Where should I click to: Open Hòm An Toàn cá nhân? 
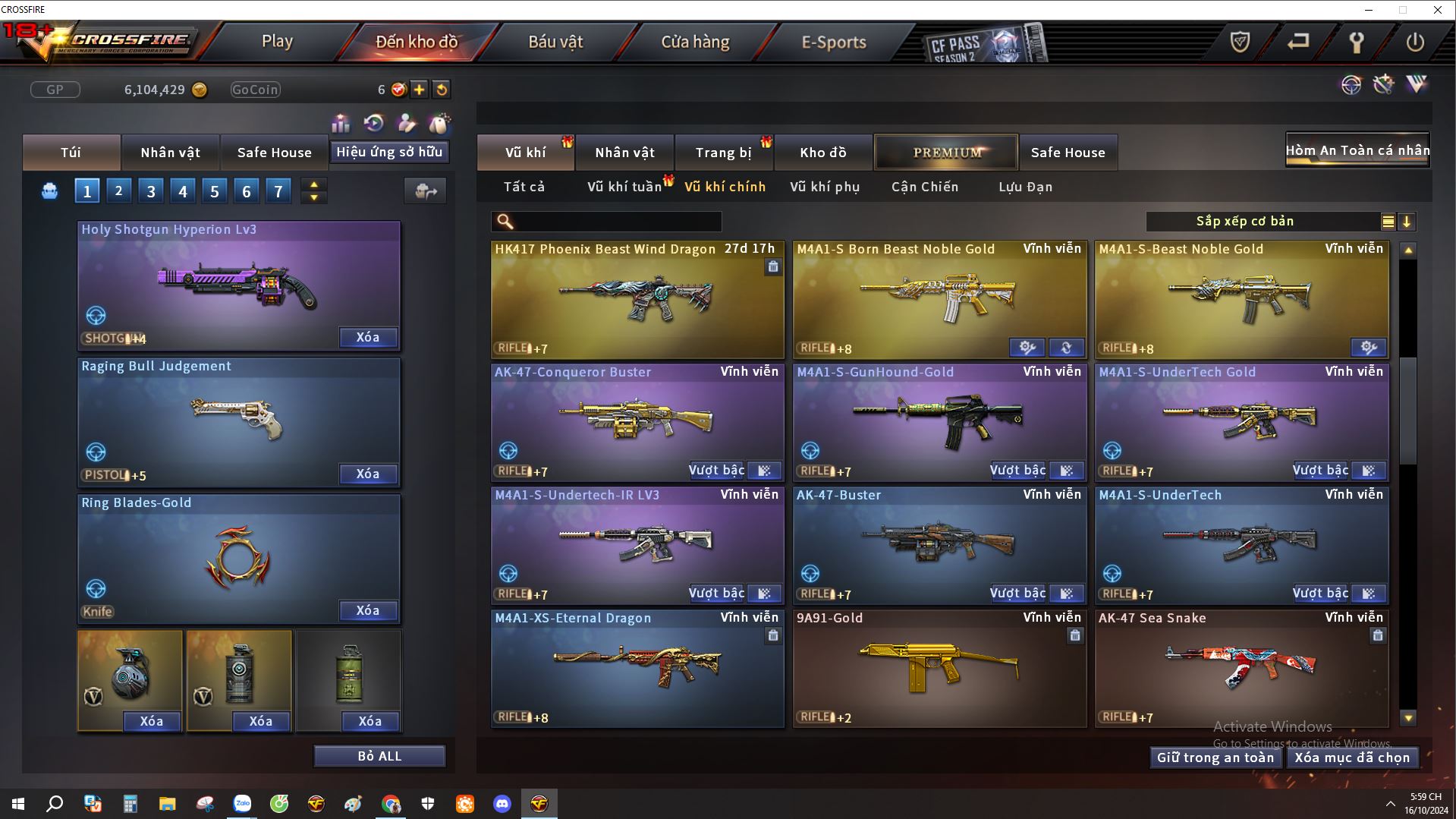point(1357,150)
